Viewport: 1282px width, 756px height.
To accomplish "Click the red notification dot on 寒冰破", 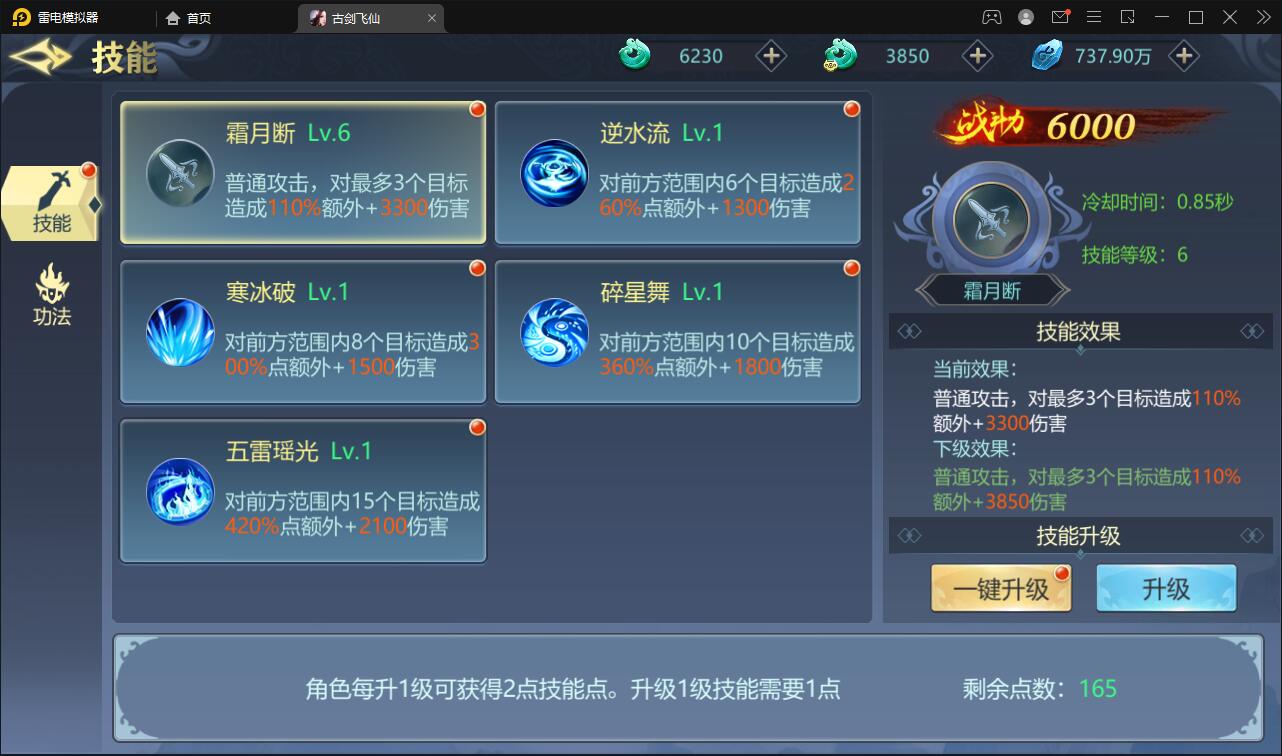I will 477,267.
